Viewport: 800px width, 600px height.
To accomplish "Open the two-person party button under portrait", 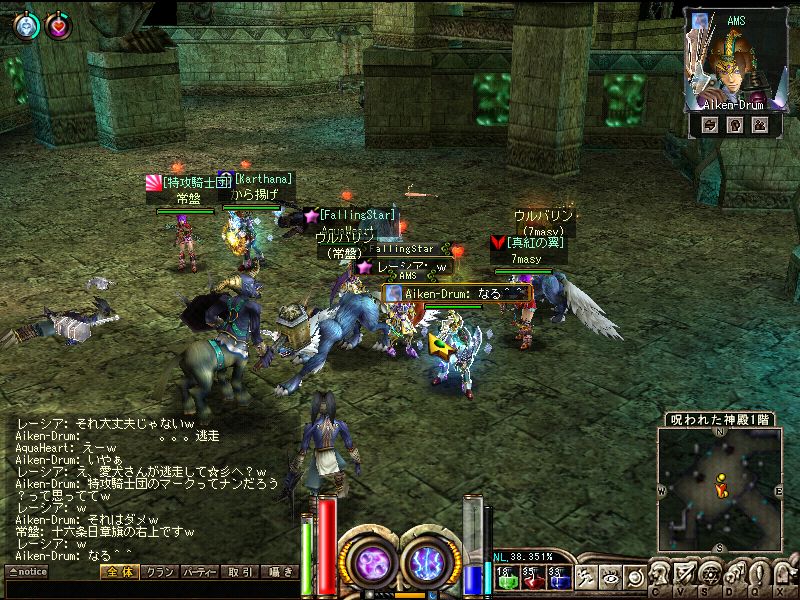I will click(x=759, y=125).
